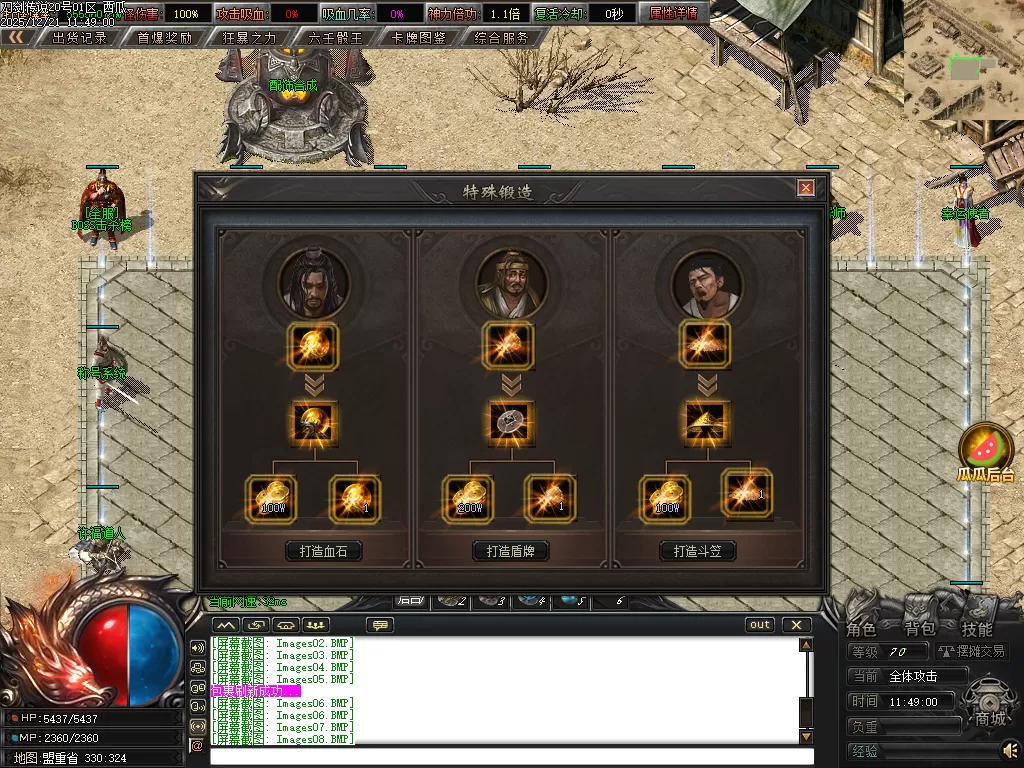1024x768 pixels.
Task: Open the 商城 shop
Action: (990, 718)
